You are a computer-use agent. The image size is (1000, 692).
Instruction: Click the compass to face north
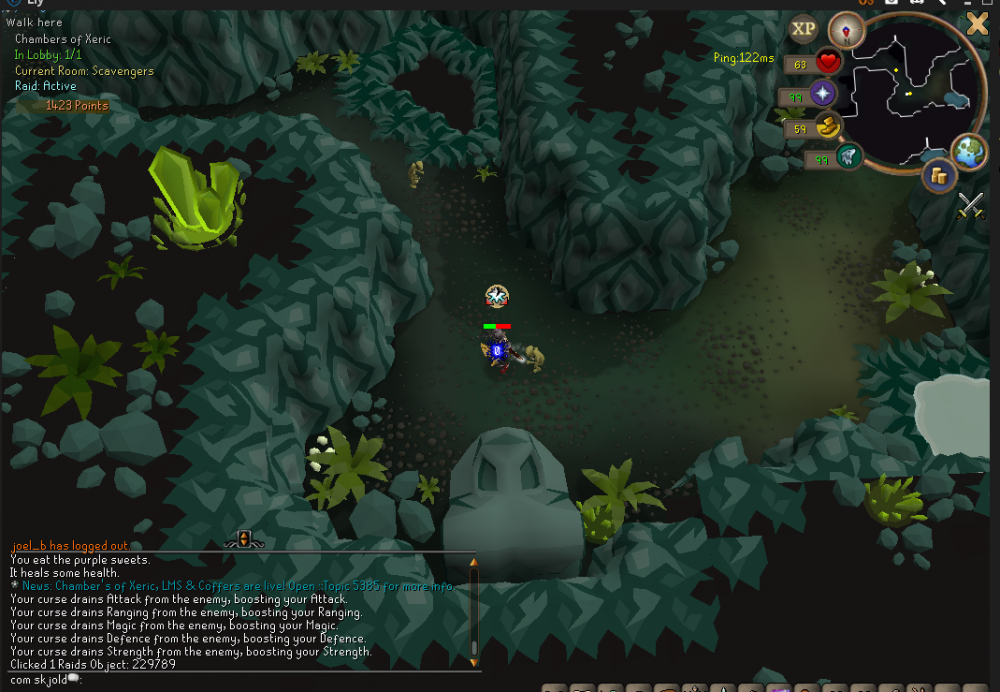pos(846,30)
